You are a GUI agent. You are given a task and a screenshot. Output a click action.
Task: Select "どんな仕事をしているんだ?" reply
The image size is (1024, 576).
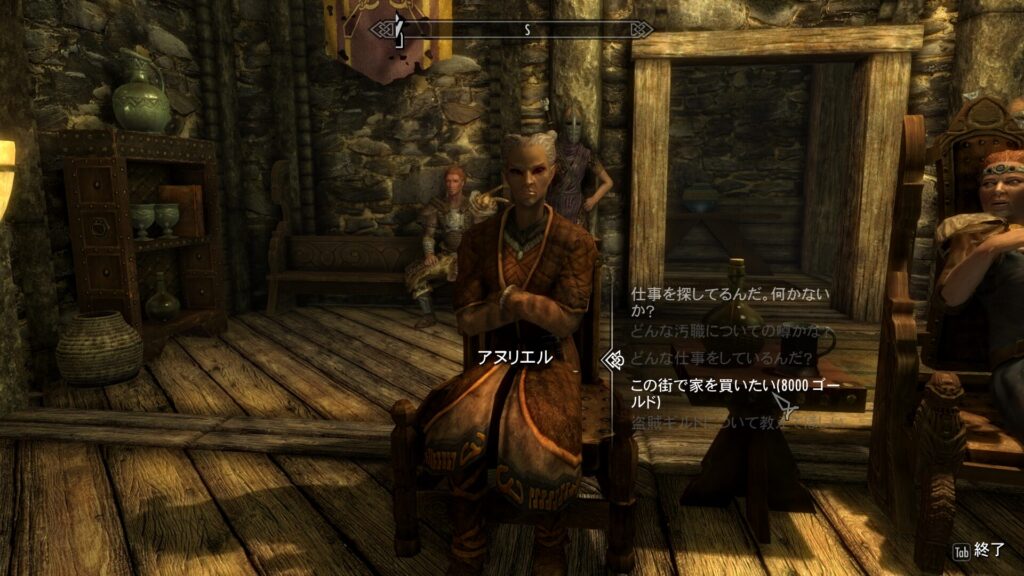pyautogui.click(x=718, y=356)
